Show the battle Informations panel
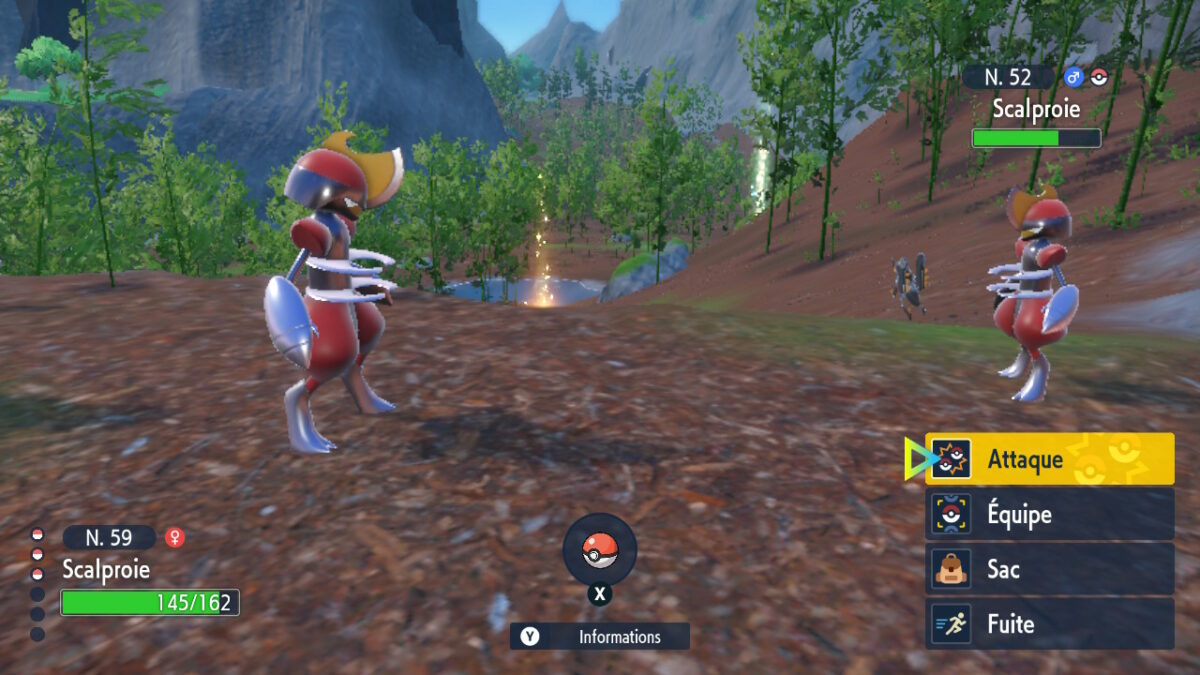The height and width of the screenshot is (675, 1200). click(x=600, y=636)
